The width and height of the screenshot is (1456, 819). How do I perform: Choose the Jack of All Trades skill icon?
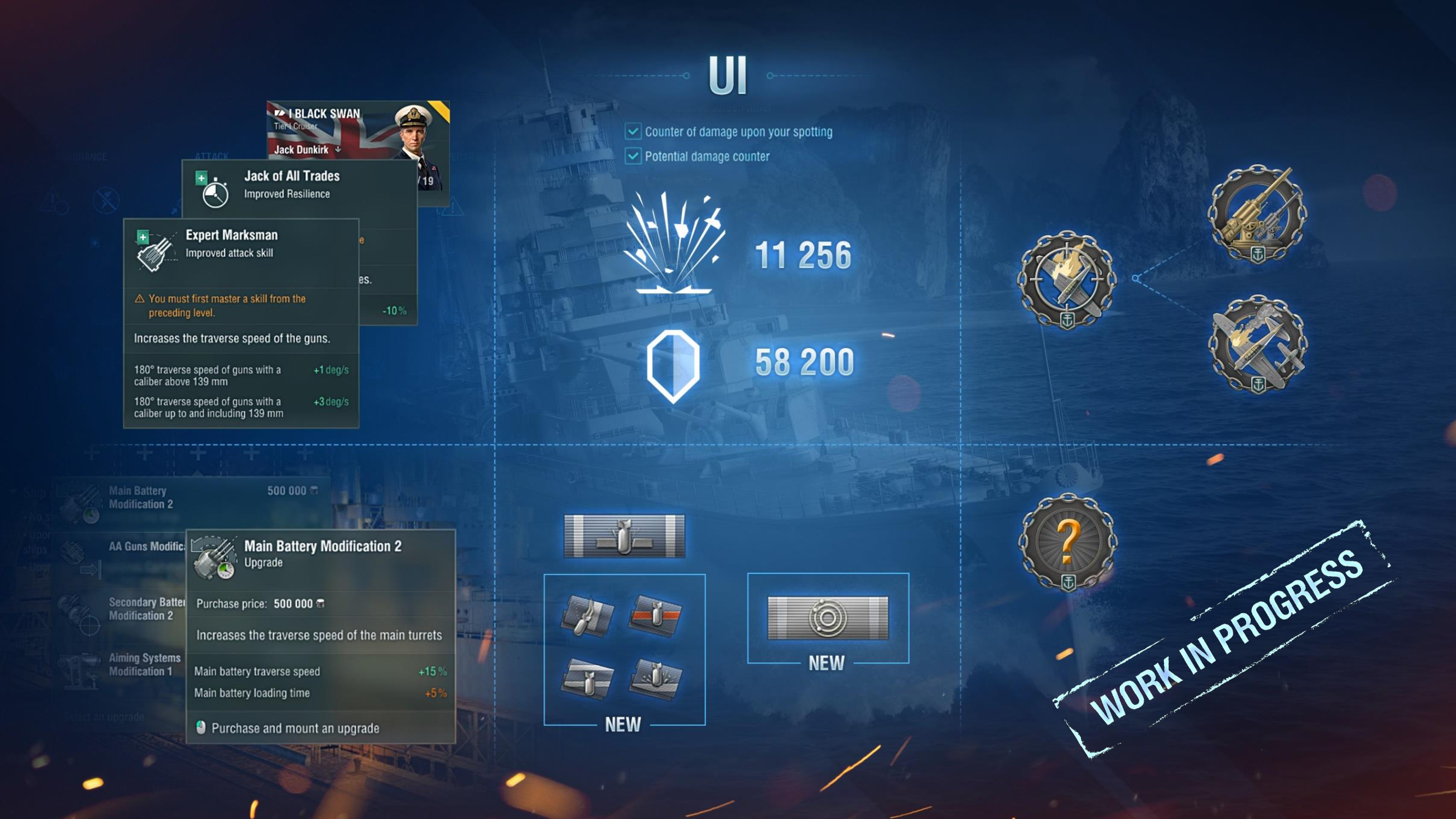pyautogui.click(x=213, y=190)
